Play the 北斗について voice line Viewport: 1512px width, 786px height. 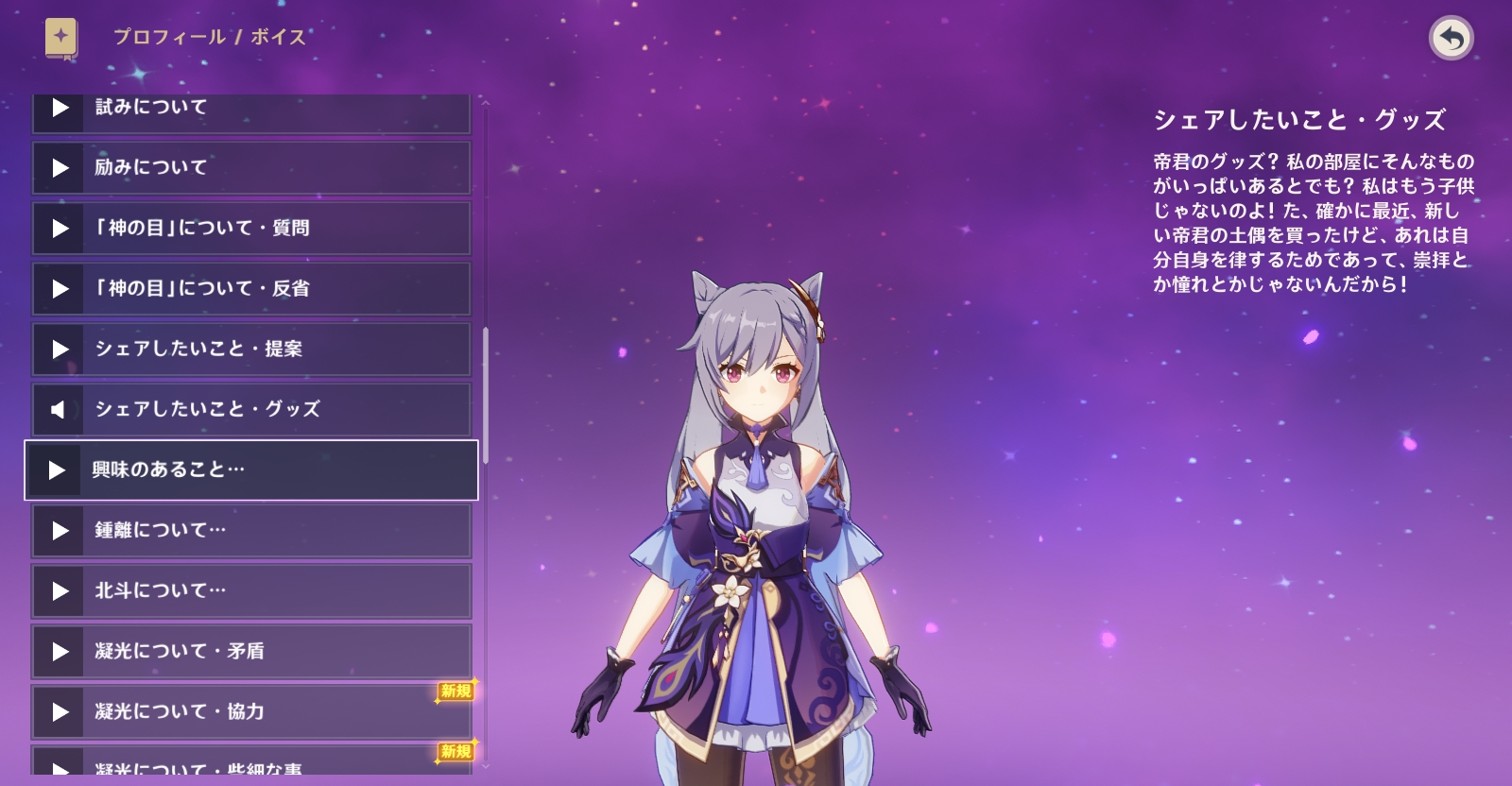(250, 591)
